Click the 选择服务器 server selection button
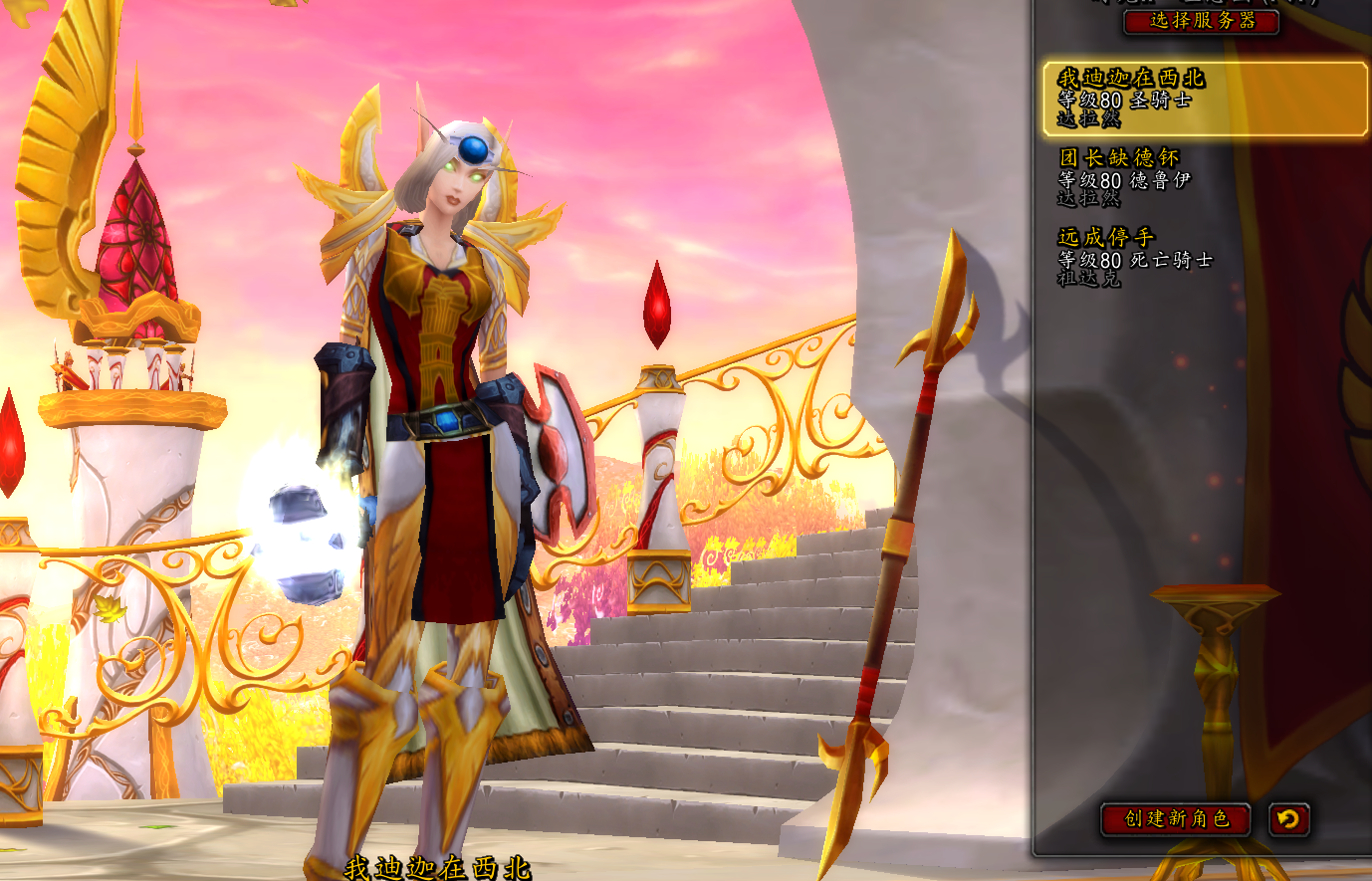 point(1201,20)
